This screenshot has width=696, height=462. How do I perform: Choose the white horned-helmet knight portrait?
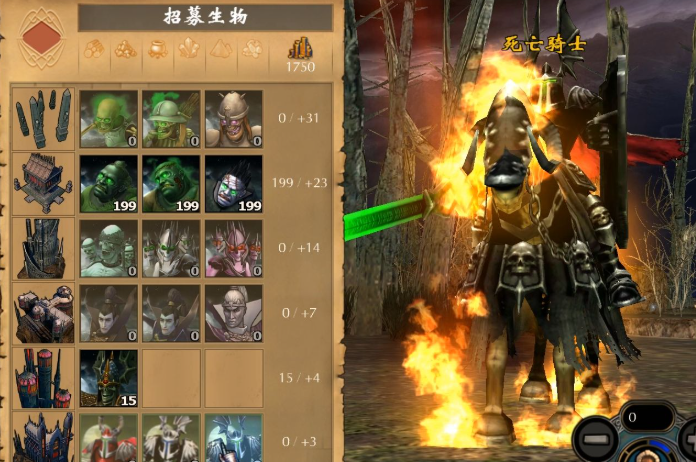171,438
